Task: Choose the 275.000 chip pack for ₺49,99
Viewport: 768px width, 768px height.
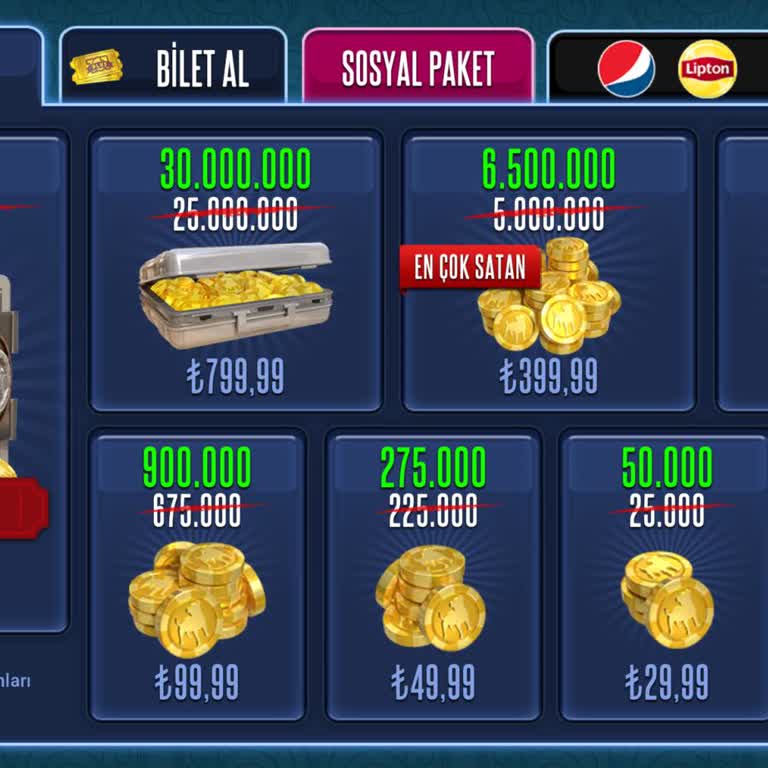Action: pos(433,575)
